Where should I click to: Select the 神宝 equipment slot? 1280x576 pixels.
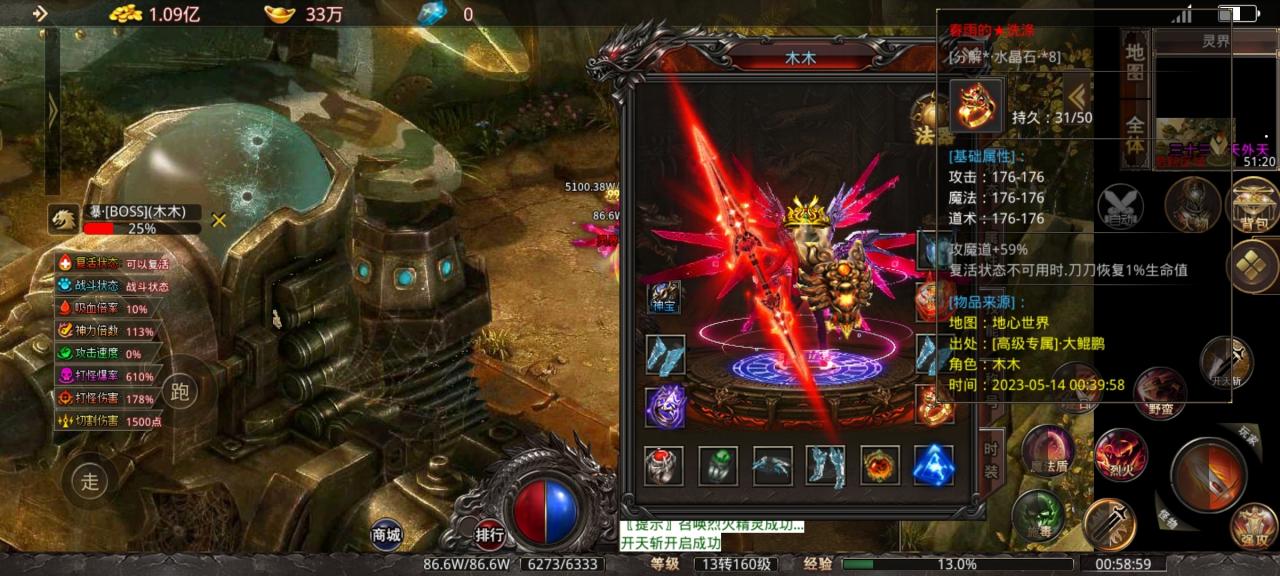coord(665,297)
